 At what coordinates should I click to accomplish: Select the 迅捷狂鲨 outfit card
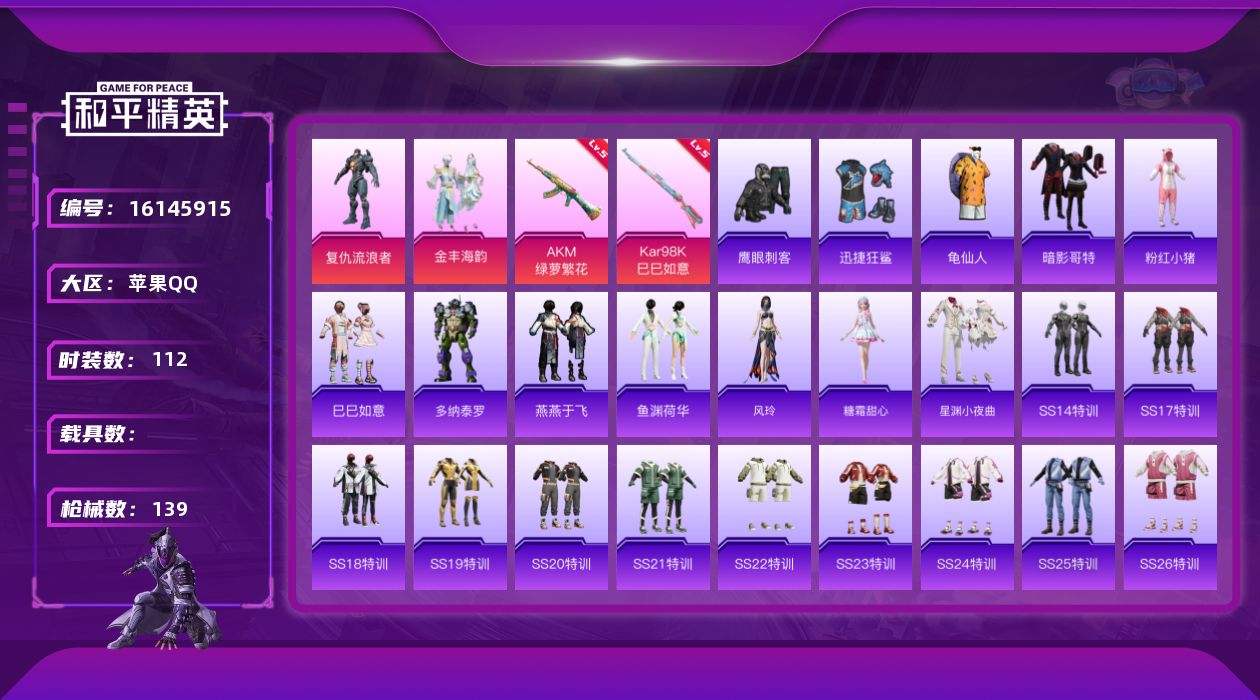[865, 211]
